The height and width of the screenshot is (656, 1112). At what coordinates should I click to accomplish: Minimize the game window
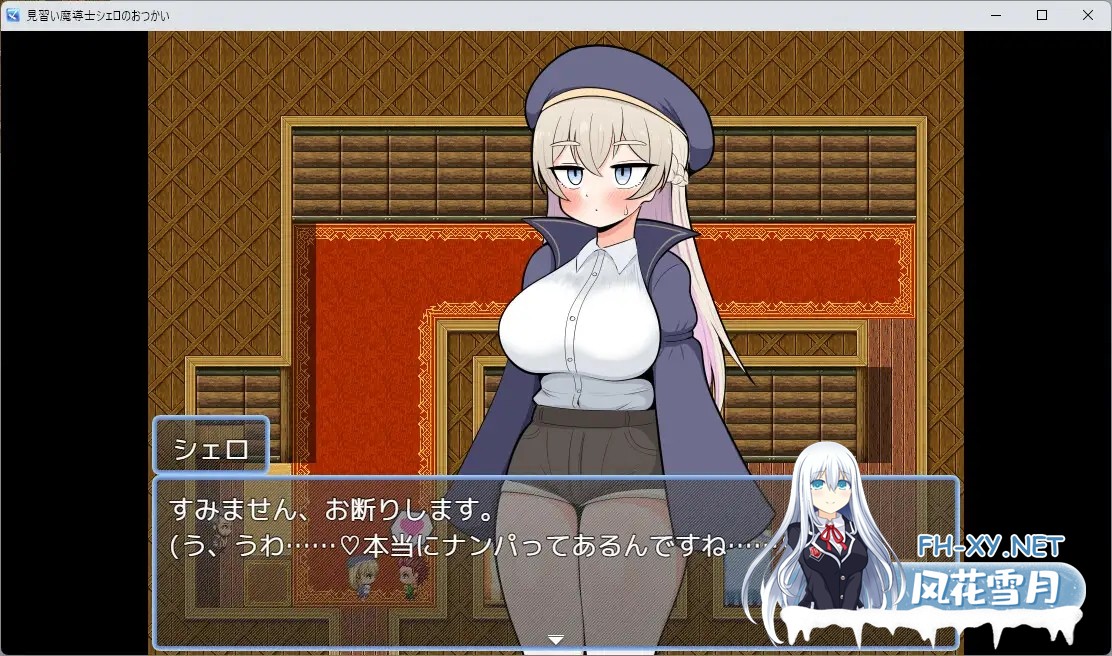coord(996,15)
